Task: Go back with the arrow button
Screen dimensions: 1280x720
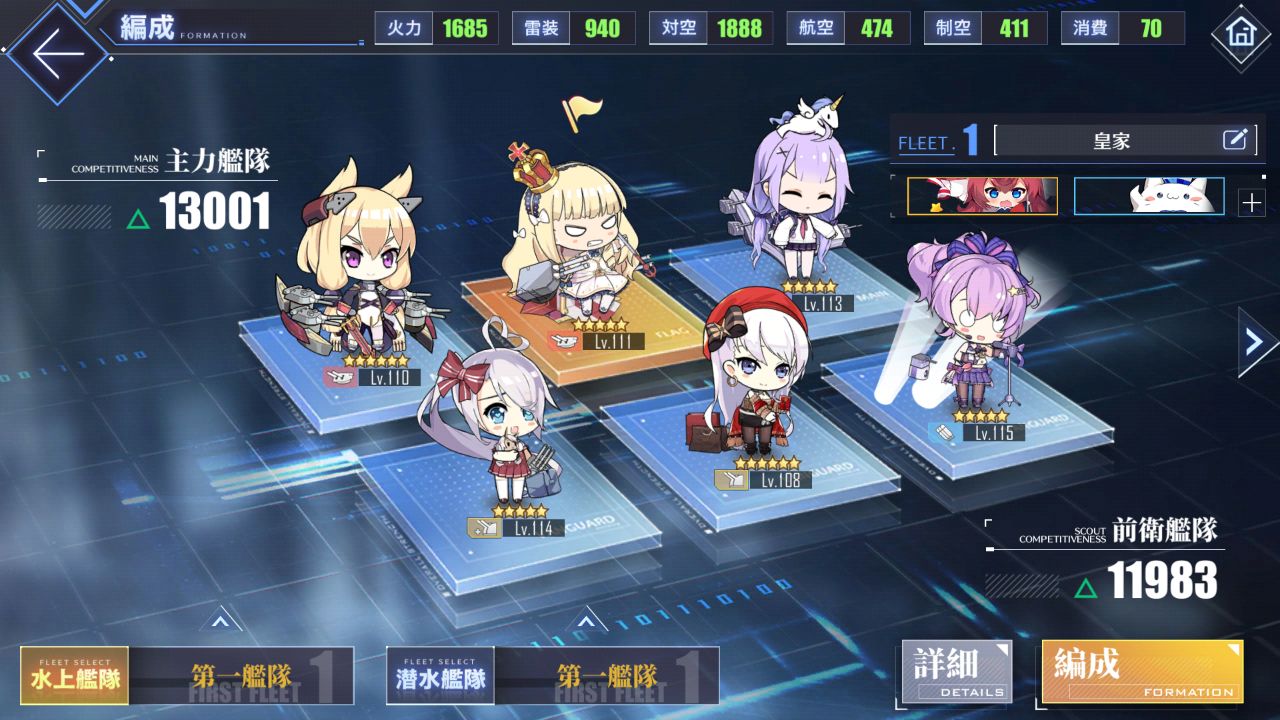Action: tap(55, 52)
